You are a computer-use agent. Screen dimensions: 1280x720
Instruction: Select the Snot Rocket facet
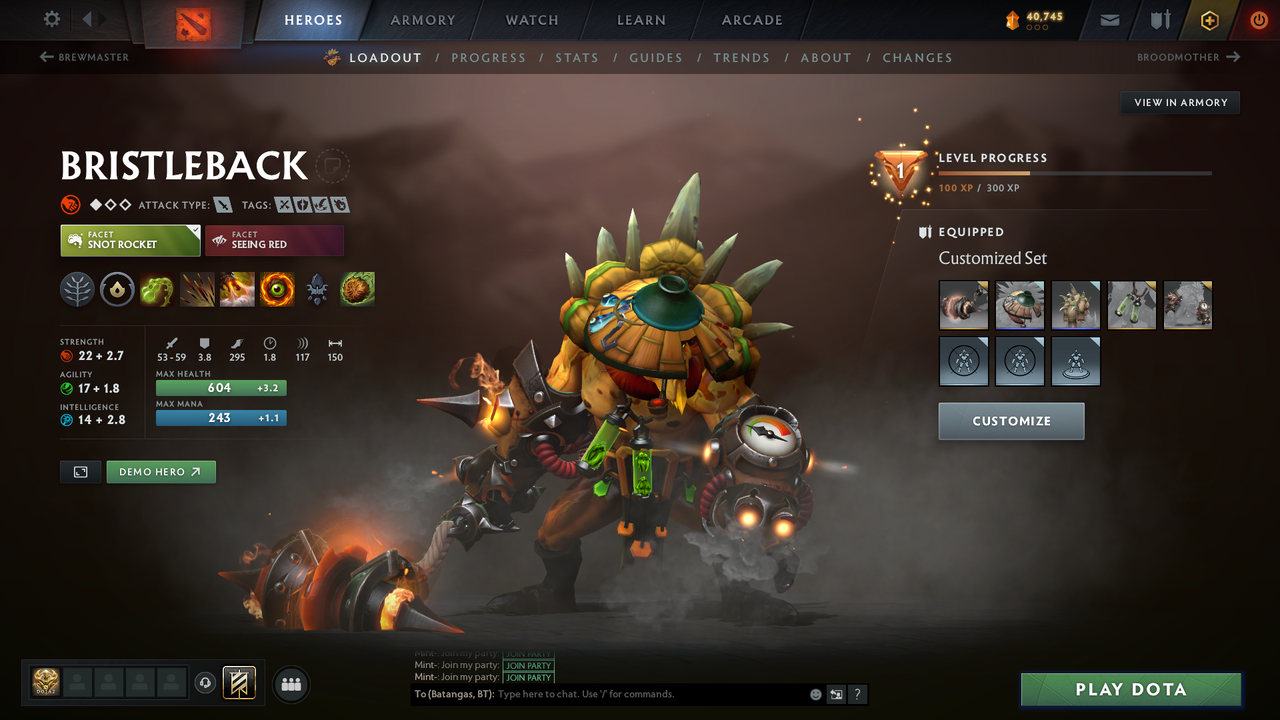pos(130,240)
